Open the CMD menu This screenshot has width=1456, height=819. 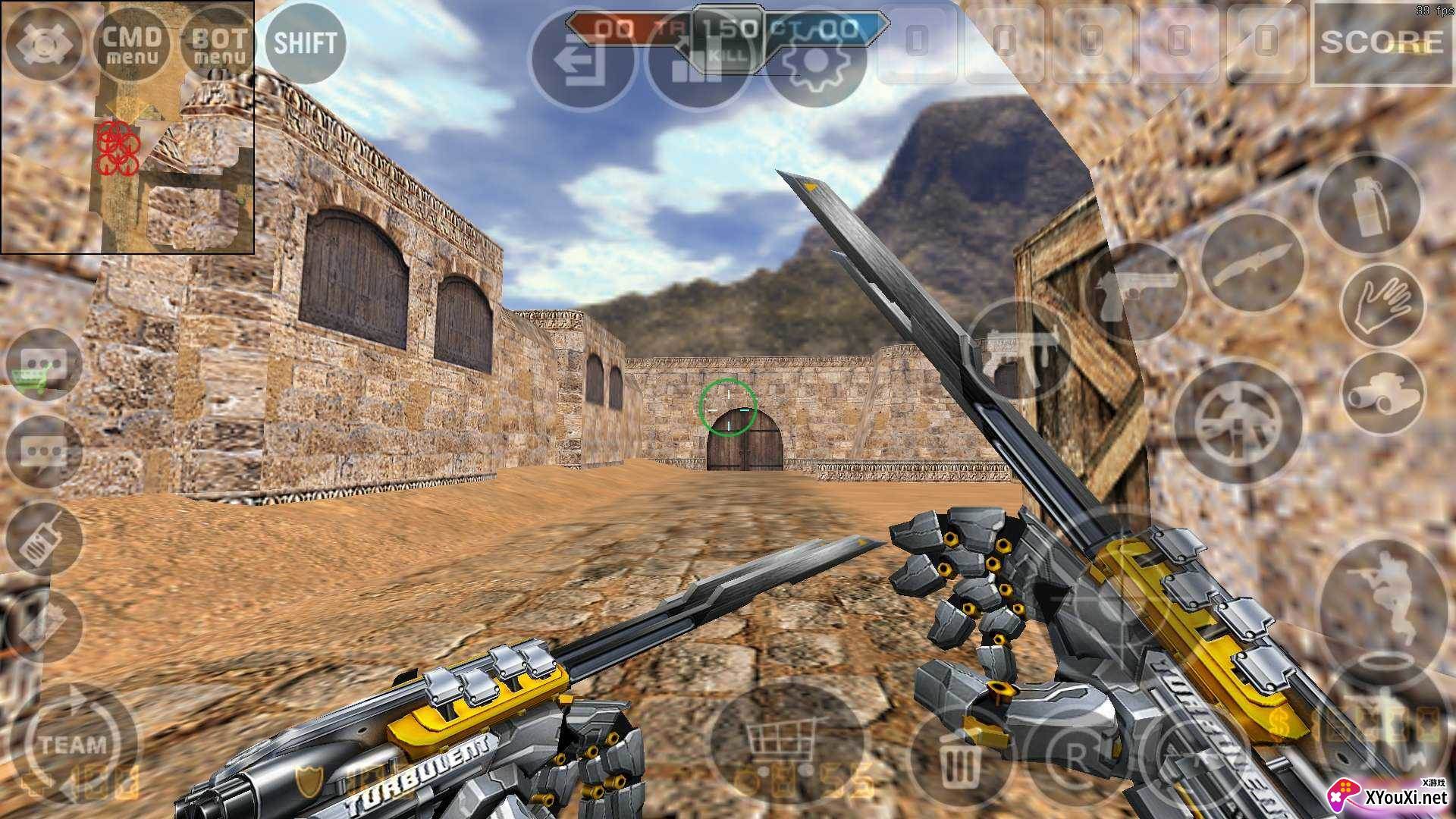point(131,44)
